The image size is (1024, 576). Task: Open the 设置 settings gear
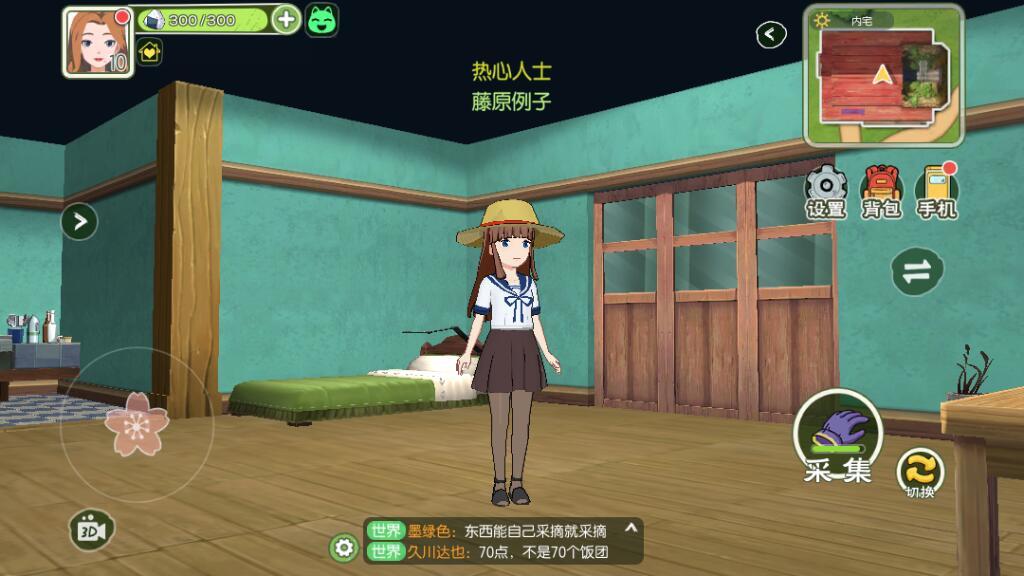tap(826, 190)
